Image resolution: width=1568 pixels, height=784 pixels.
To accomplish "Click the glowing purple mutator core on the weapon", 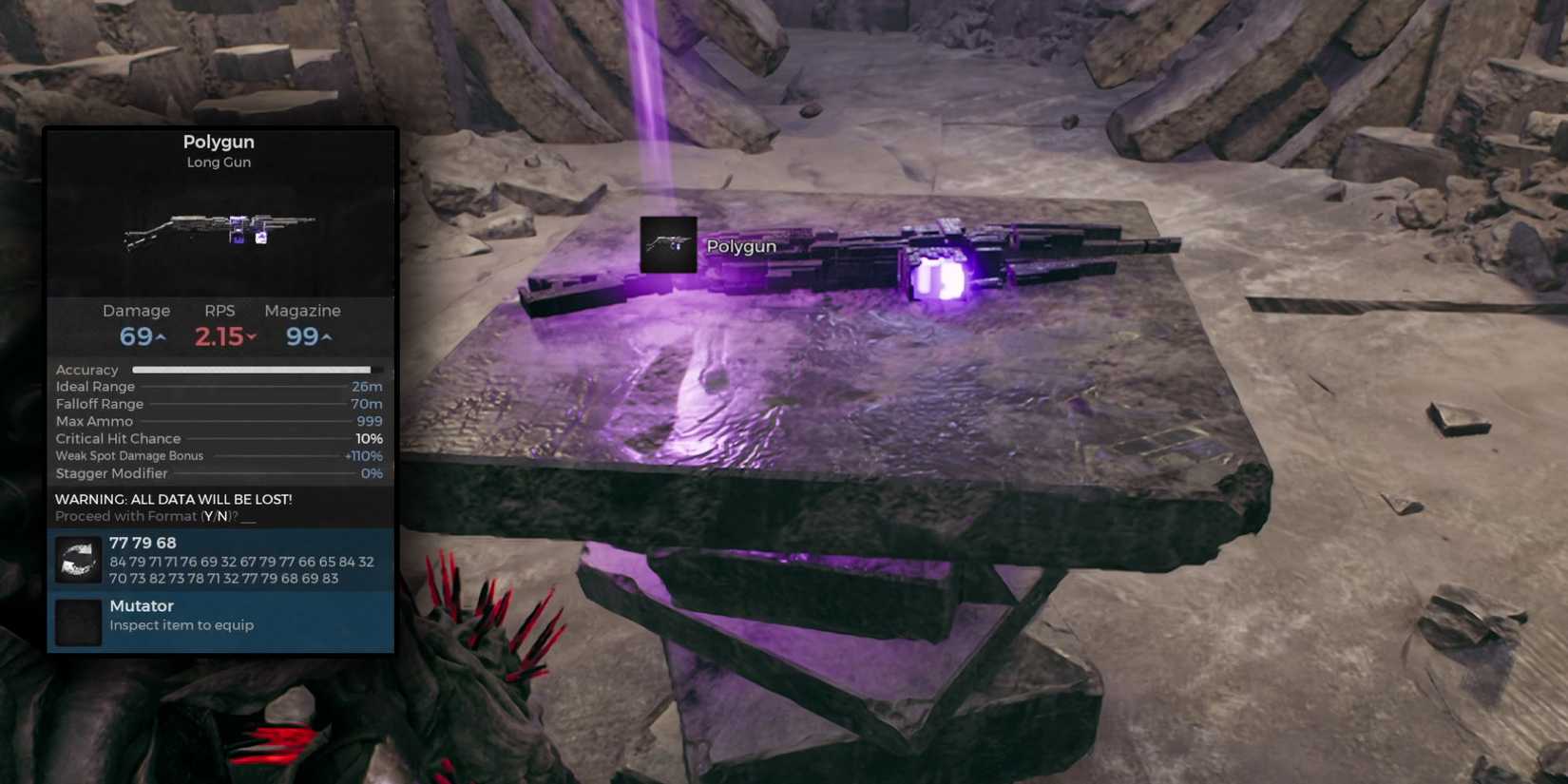I will (936, 277).
